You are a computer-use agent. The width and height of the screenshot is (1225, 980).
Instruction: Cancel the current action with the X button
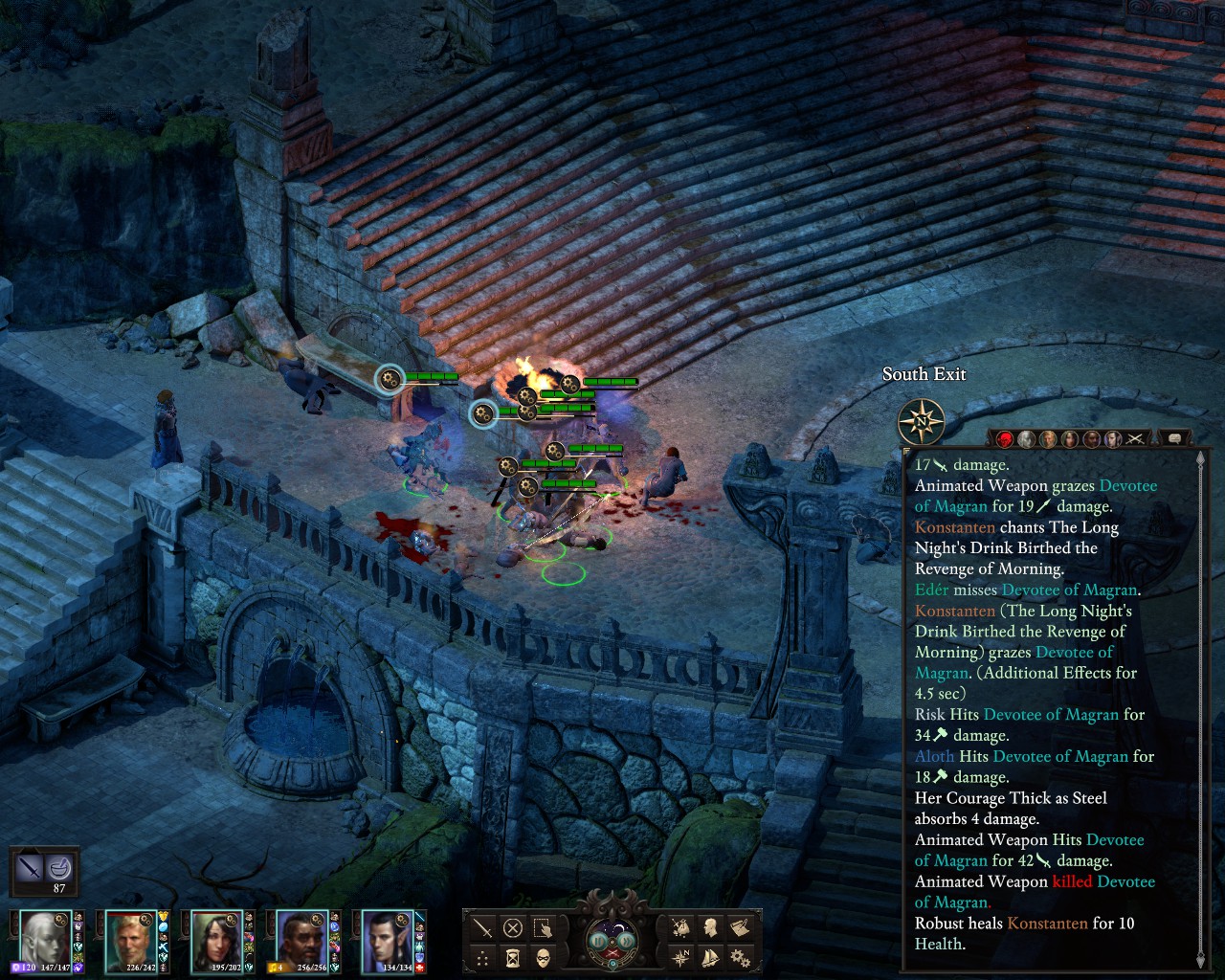tap(513, 928)
